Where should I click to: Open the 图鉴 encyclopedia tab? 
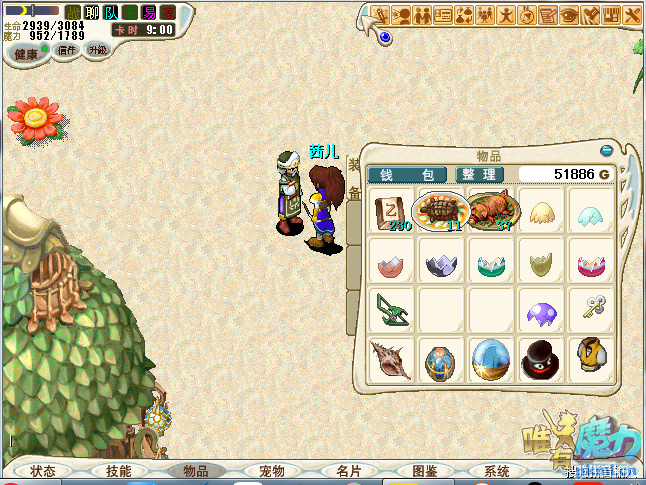pos(424,471)
